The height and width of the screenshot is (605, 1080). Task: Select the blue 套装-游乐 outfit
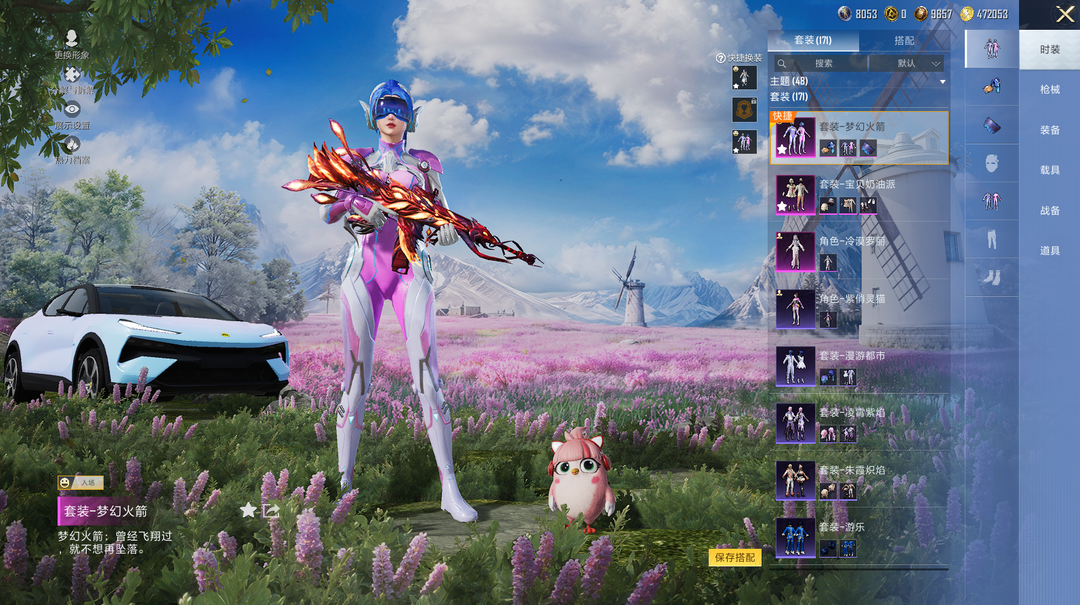click(858, 537)
